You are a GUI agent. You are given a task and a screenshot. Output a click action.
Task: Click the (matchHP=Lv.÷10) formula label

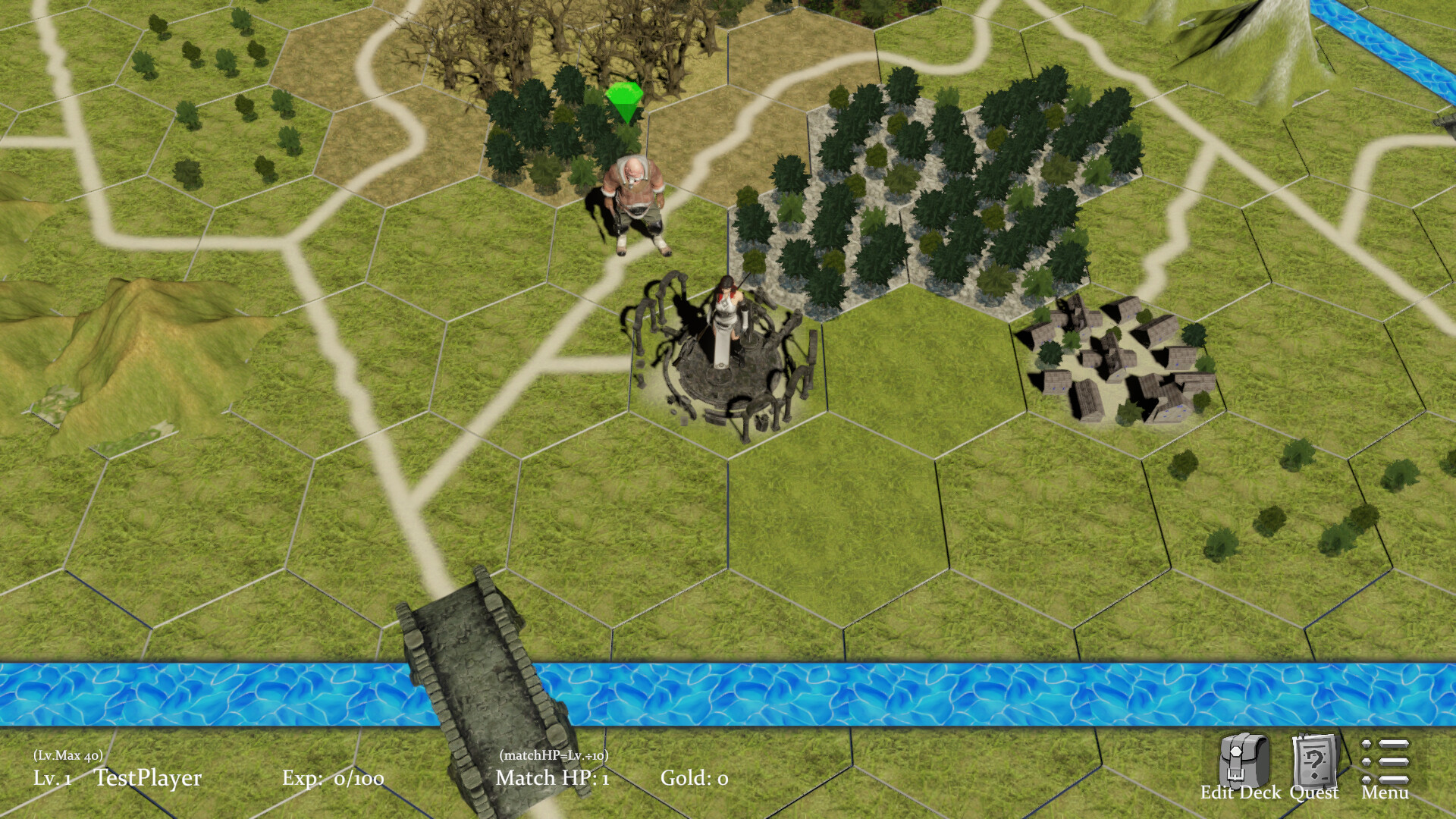pos(554,756)
